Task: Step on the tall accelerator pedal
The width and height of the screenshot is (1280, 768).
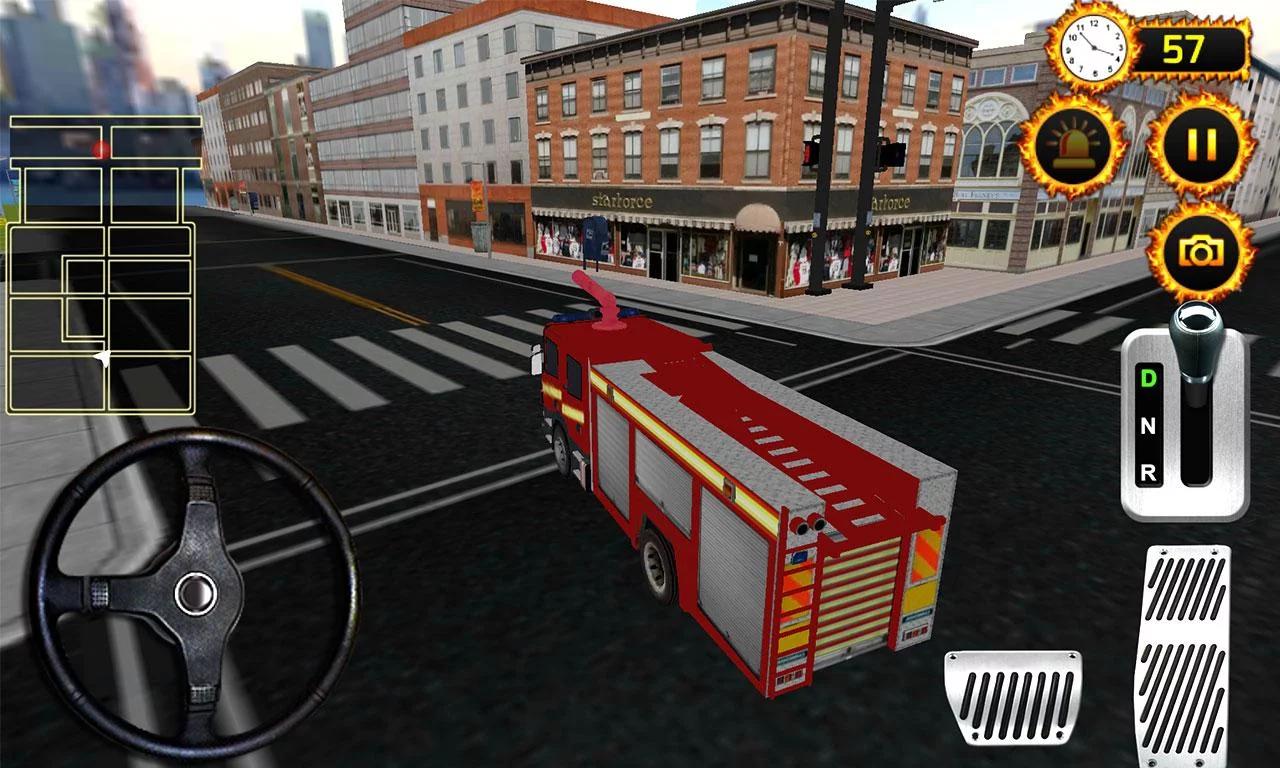Action: coord(1182,655)
